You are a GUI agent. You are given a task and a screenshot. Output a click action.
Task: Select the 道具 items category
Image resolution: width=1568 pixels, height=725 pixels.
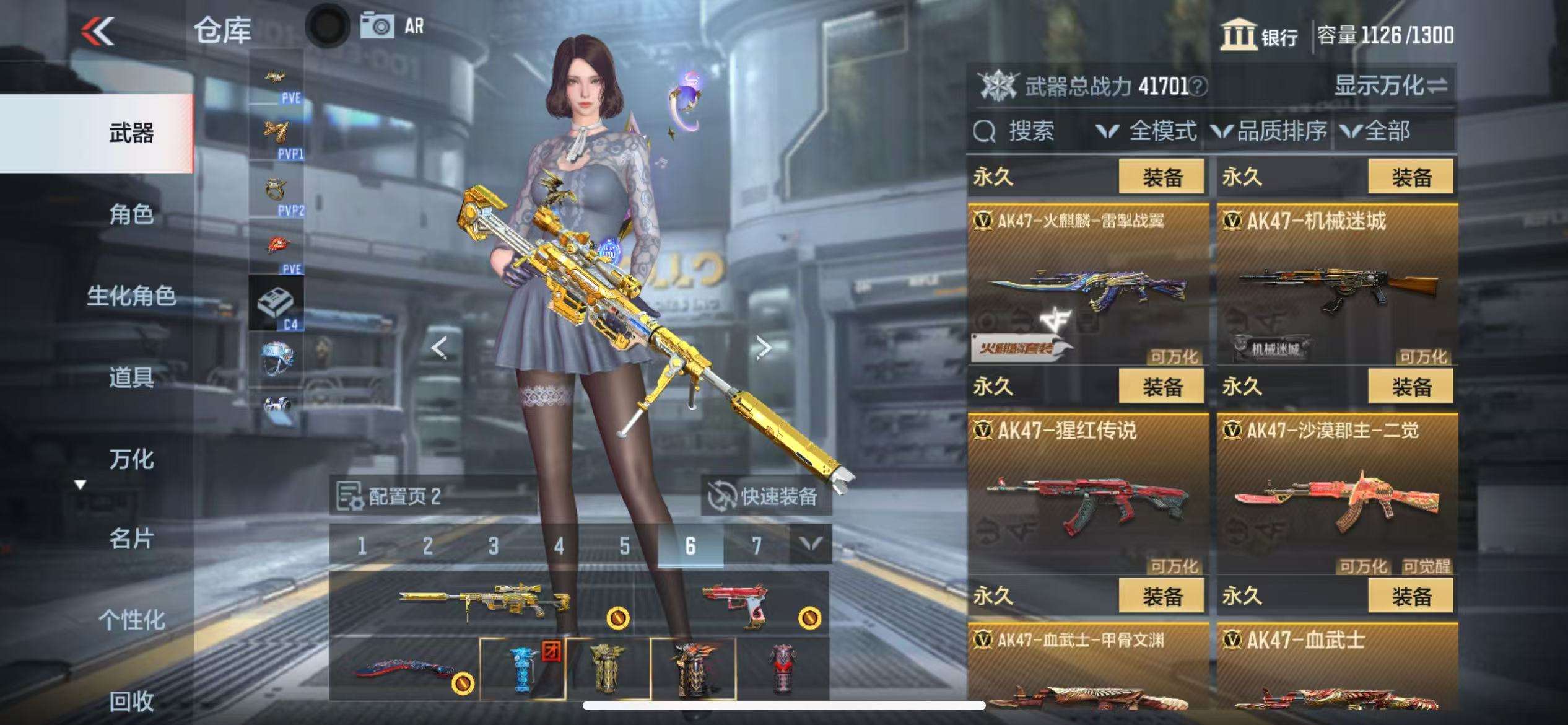(131, 377)
